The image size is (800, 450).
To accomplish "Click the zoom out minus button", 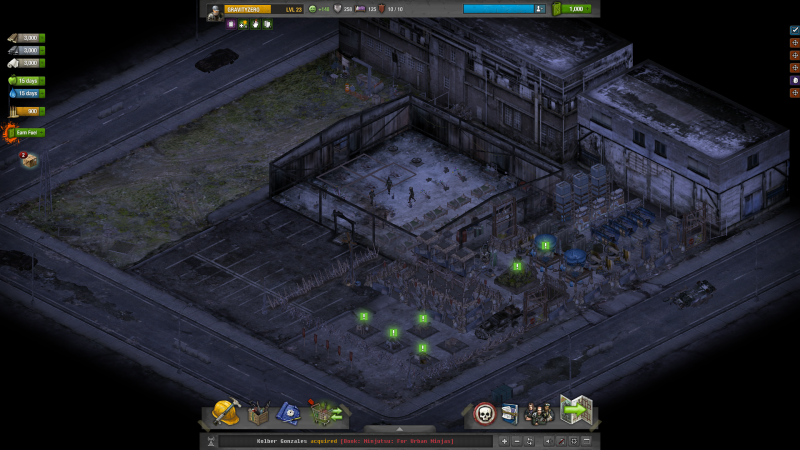I will (x=517, y=441).
